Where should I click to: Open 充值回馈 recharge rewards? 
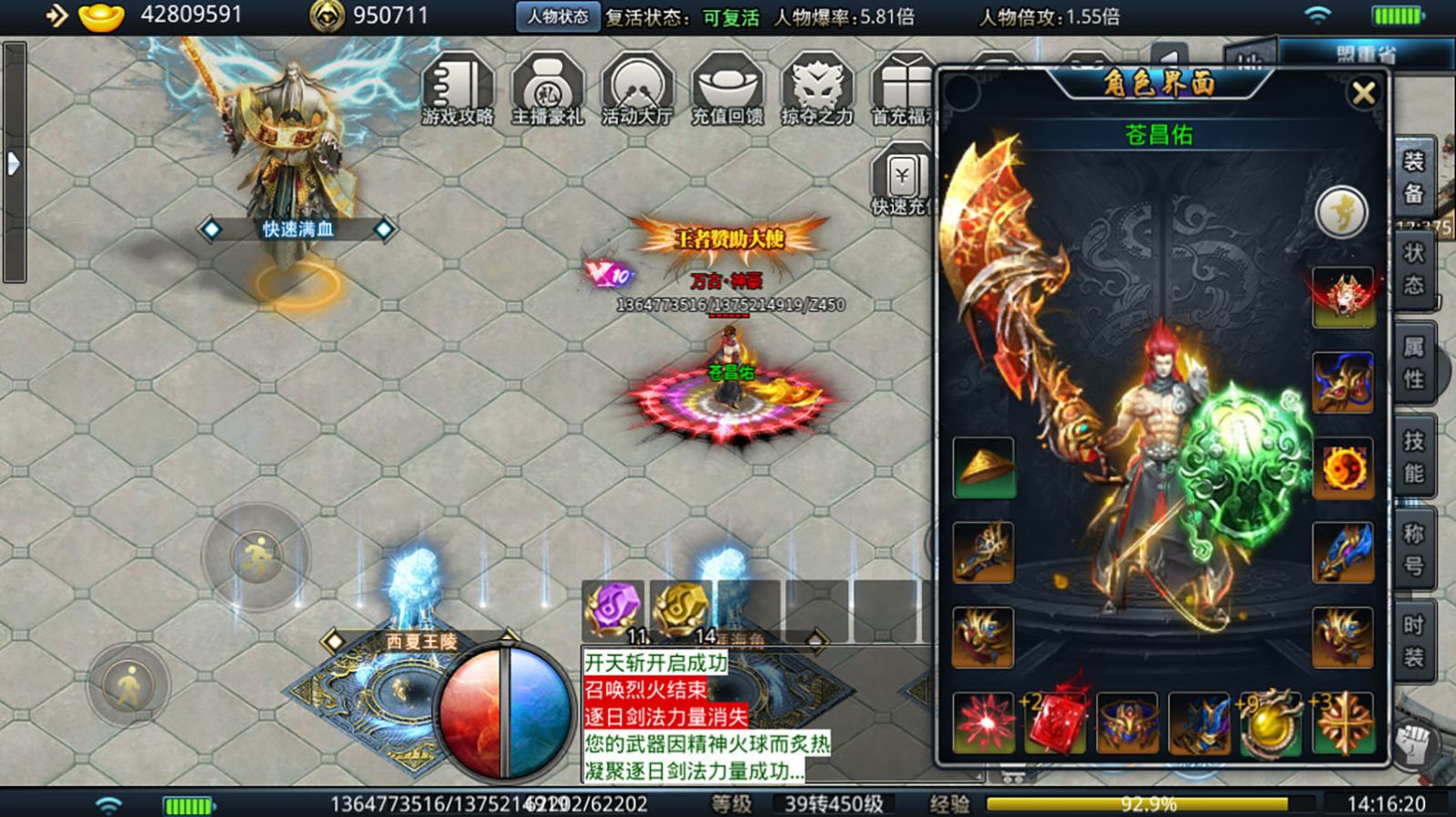(x=727, y=89)
